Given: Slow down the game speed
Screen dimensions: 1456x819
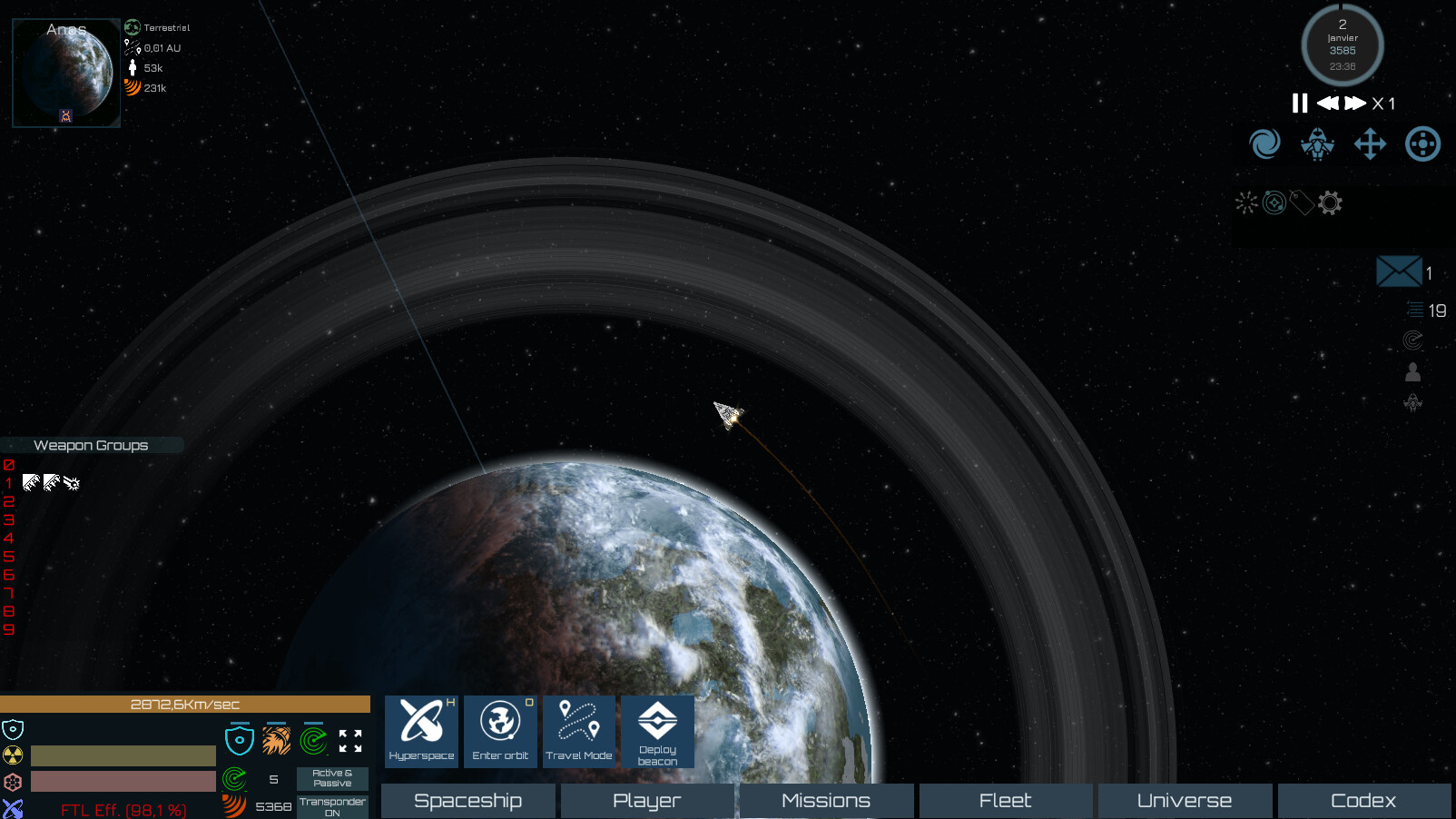Looking at the screenshot, I should point(1327,104).
